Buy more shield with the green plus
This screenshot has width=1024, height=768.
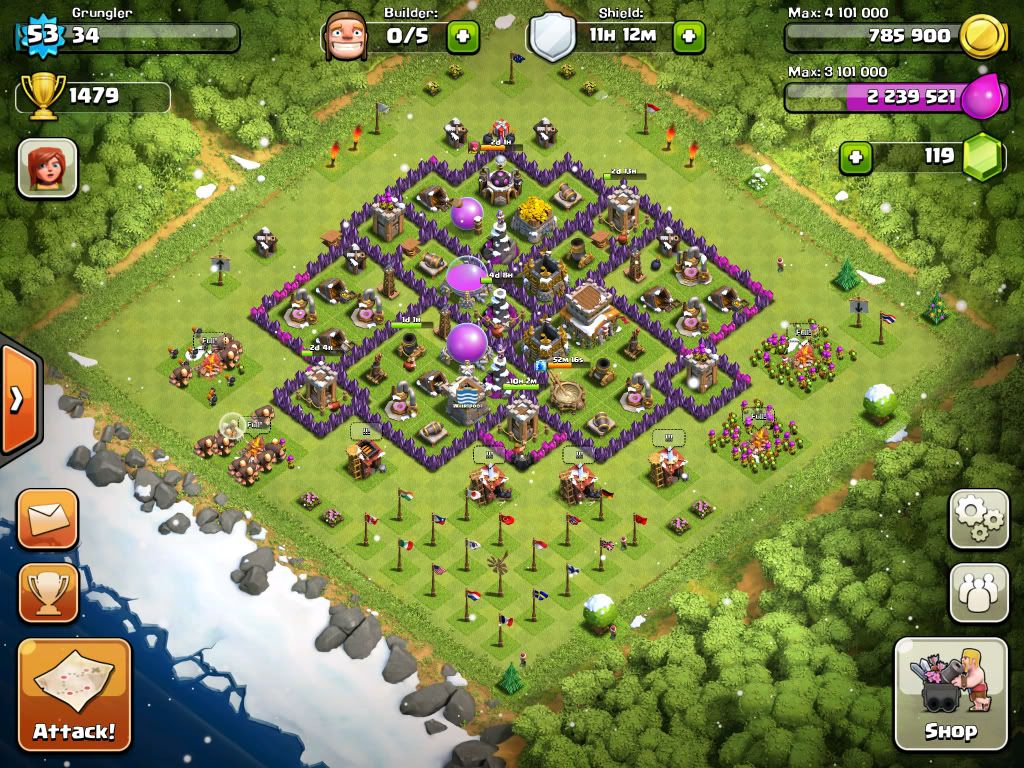pyautogui.click(x=688, y=37)
